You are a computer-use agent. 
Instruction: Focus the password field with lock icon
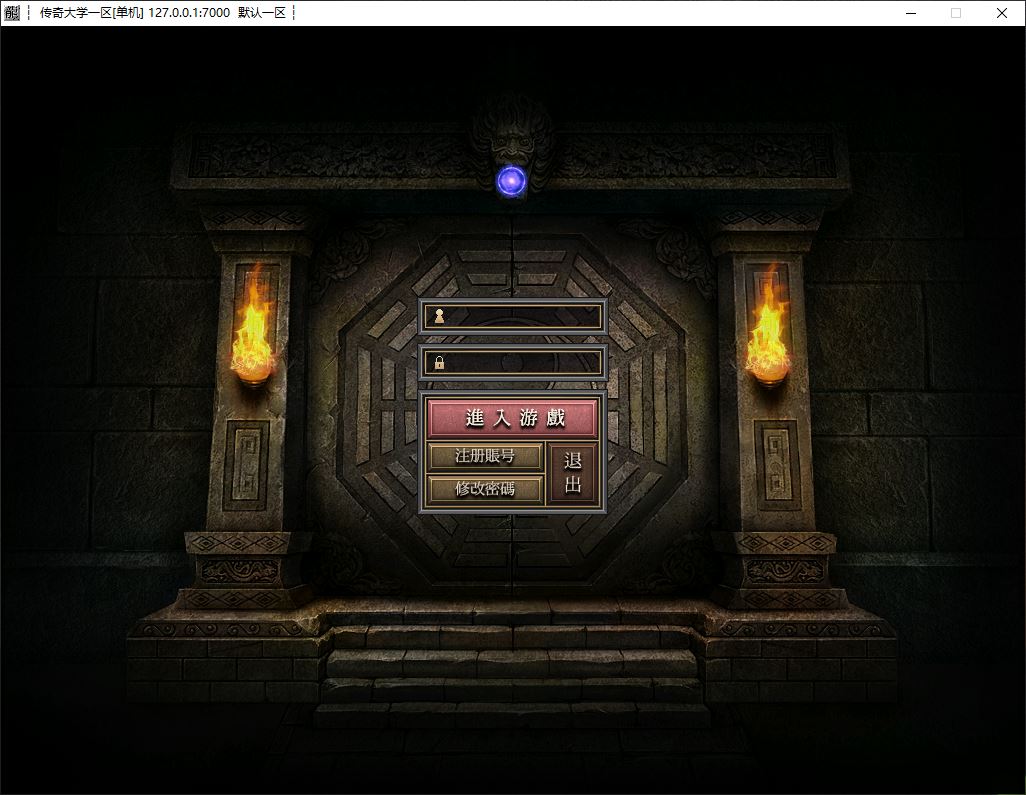pyautogui.click(x=522, y=362)
